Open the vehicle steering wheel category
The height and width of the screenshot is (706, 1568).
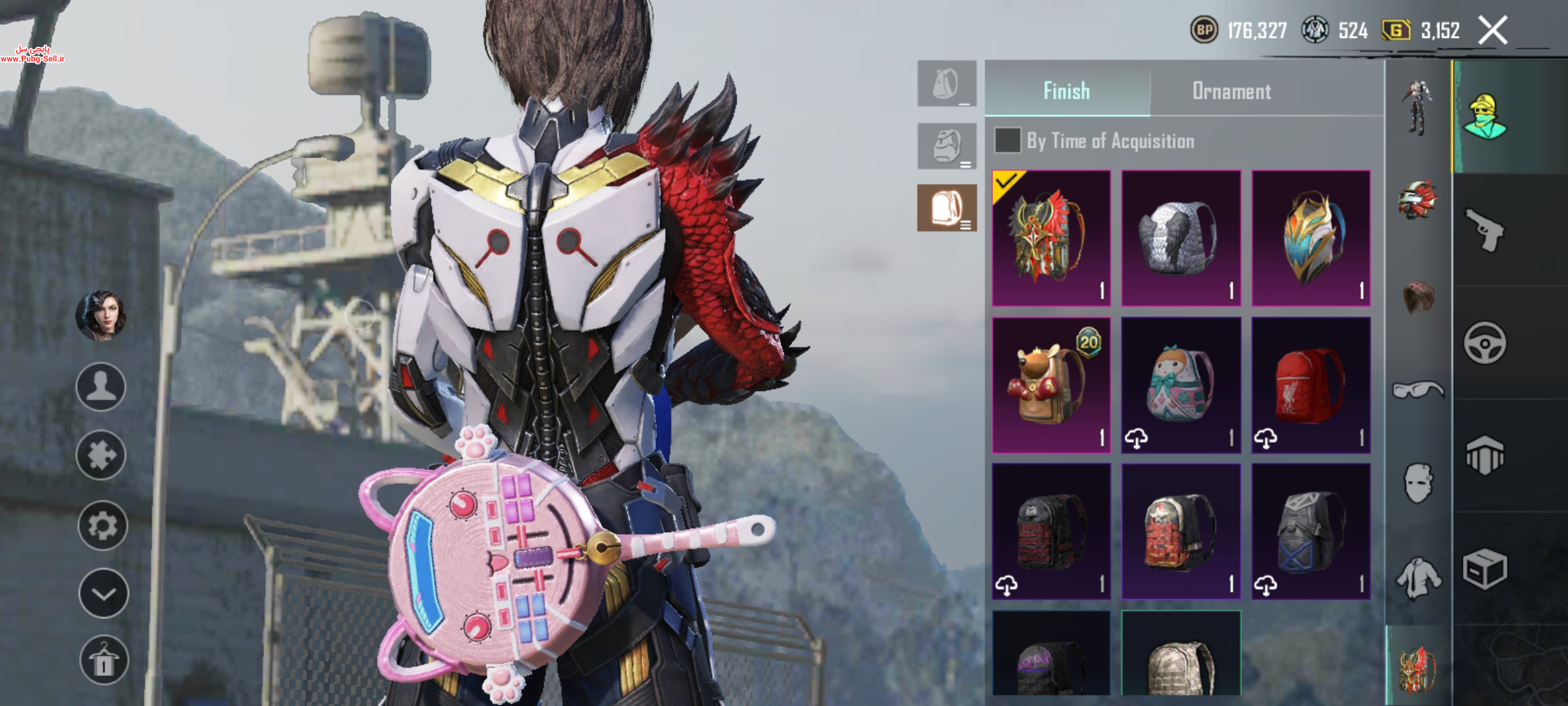pos(1484,343)
